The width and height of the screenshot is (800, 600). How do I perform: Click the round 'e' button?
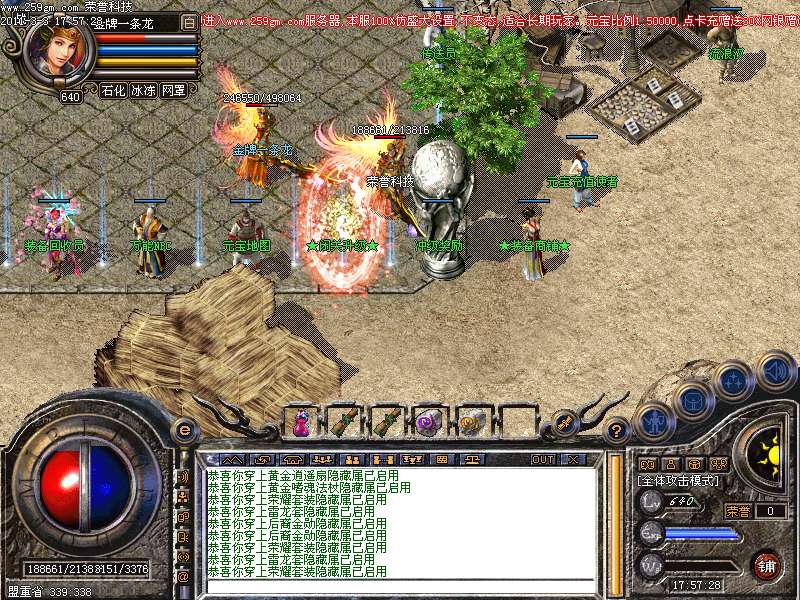point(184,430)
